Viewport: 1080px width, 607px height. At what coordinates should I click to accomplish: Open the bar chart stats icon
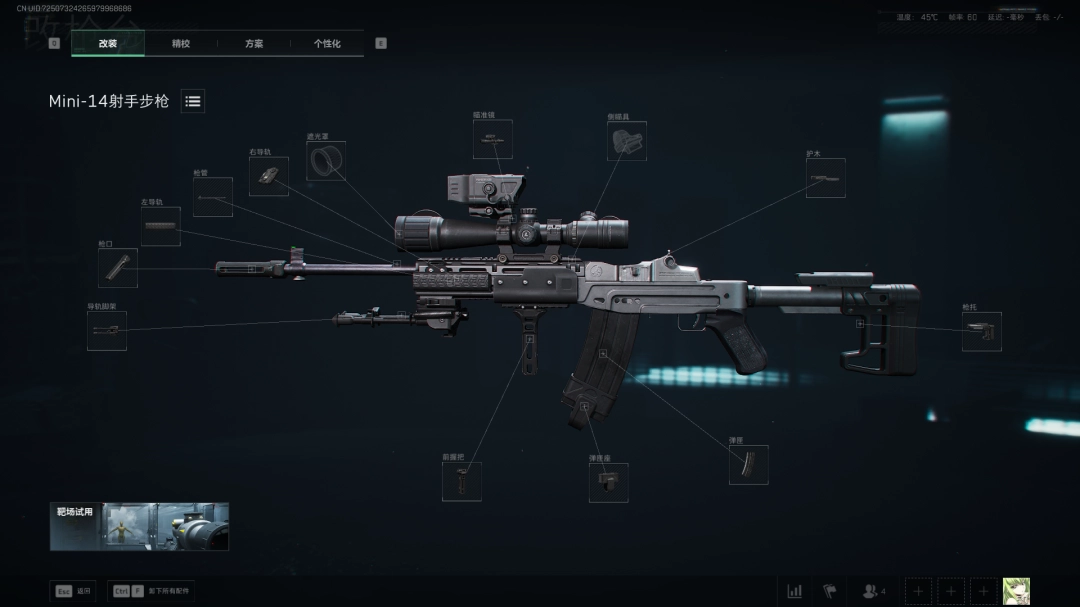(794, 591)
